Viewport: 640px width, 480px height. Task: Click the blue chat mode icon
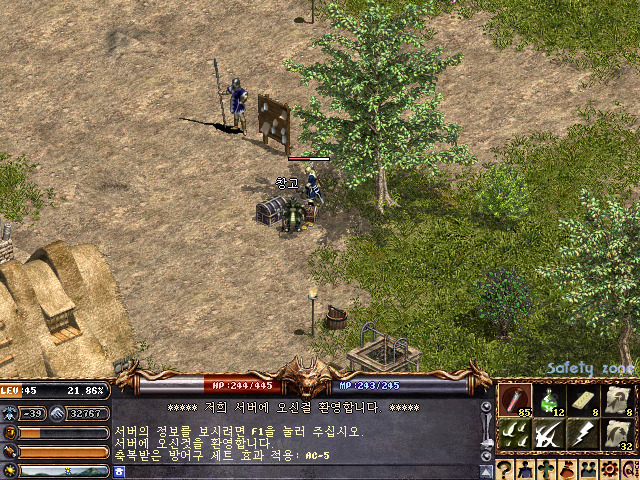119,471
